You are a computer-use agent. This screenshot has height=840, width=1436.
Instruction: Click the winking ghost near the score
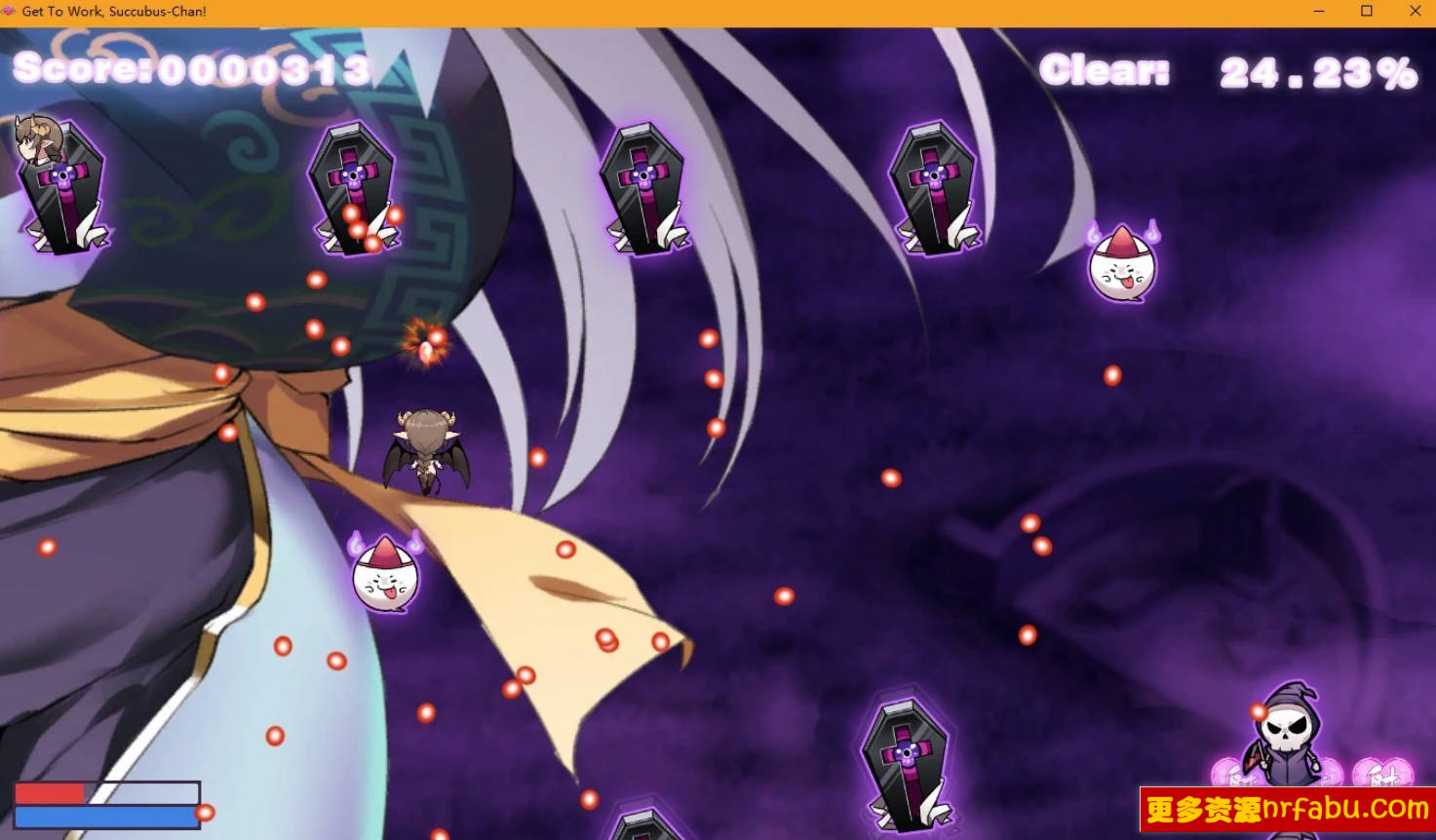[1119, 261]
